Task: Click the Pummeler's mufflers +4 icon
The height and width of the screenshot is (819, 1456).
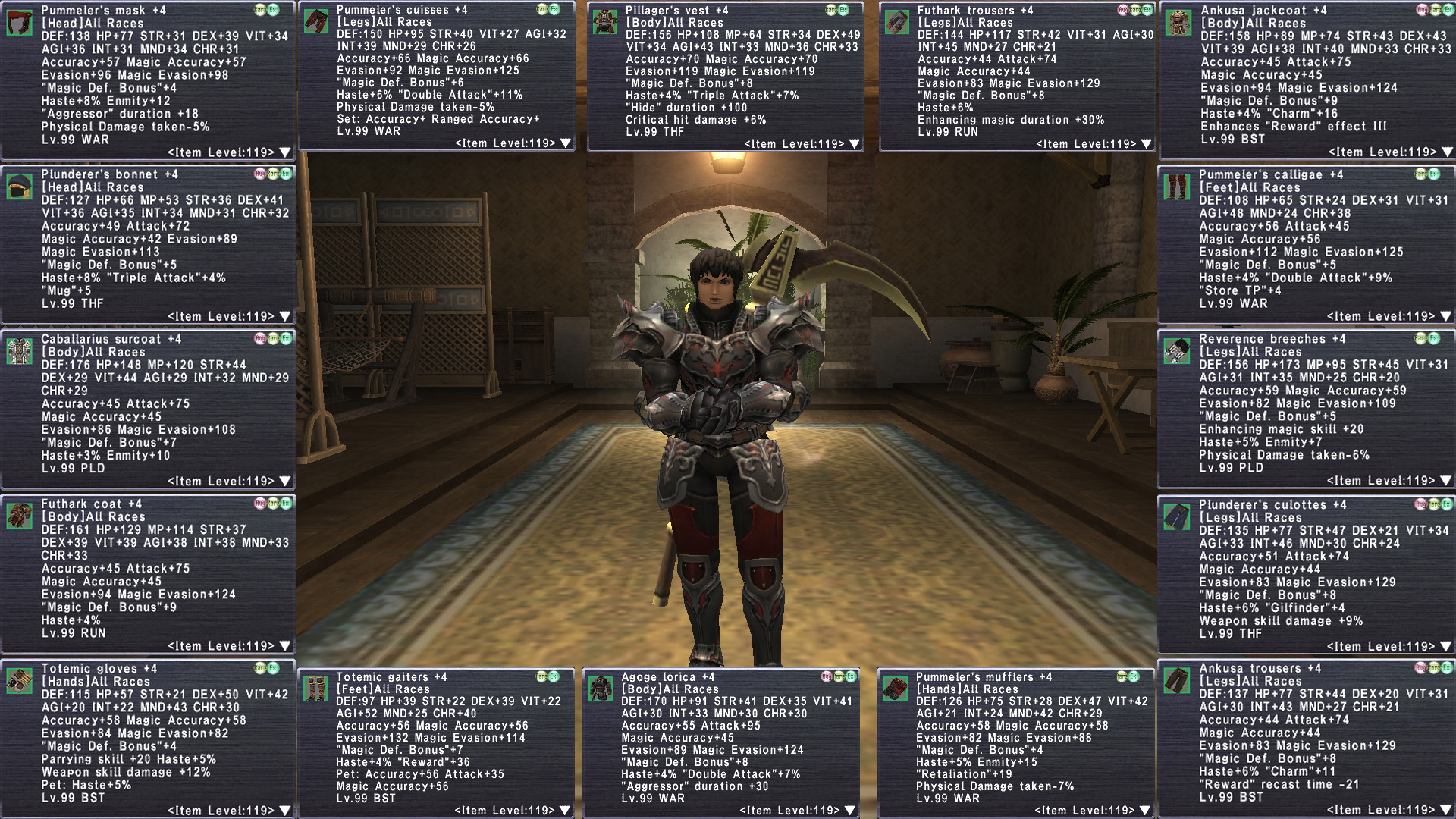Action: (896, 689)
